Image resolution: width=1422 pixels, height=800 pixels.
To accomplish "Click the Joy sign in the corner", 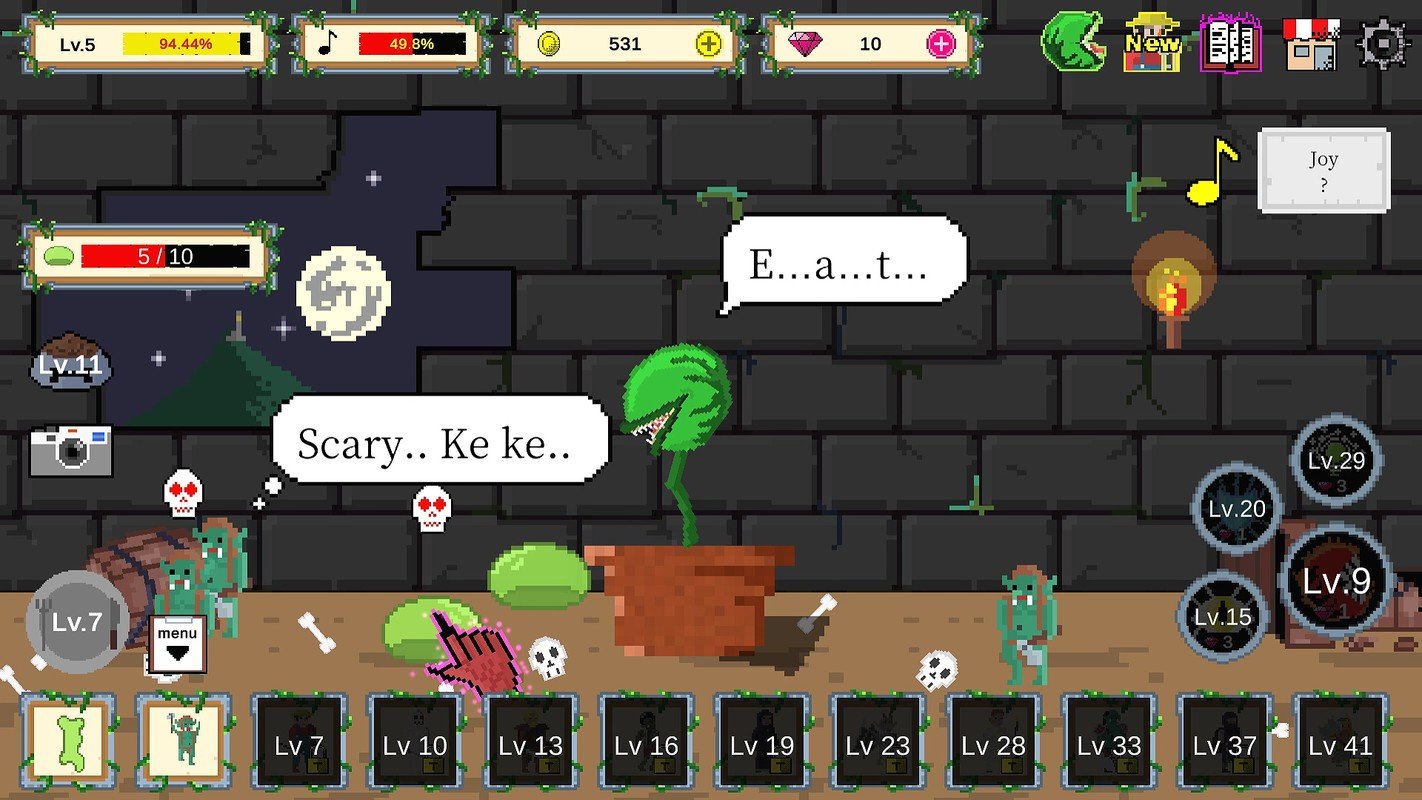I will 1325,170.
